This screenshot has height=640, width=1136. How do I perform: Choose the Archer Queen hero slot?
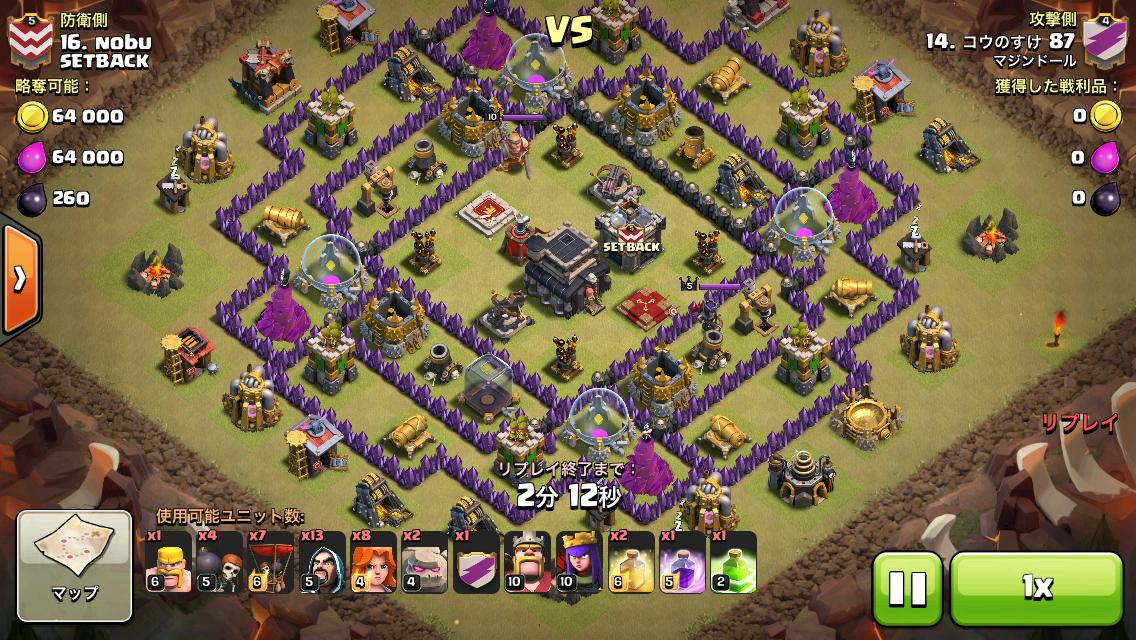click(x=578, y=561)
